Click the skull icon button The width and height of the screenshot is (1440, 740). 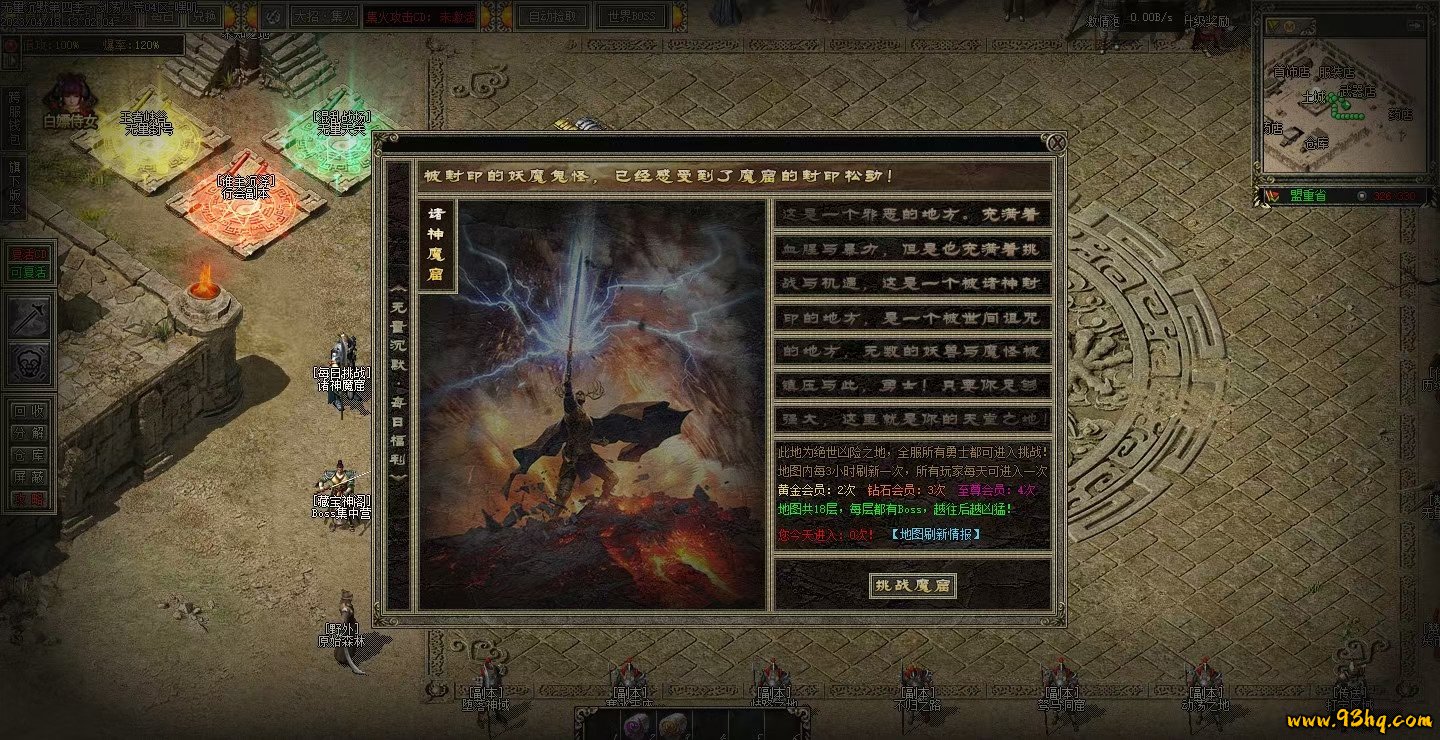(29, 363)
